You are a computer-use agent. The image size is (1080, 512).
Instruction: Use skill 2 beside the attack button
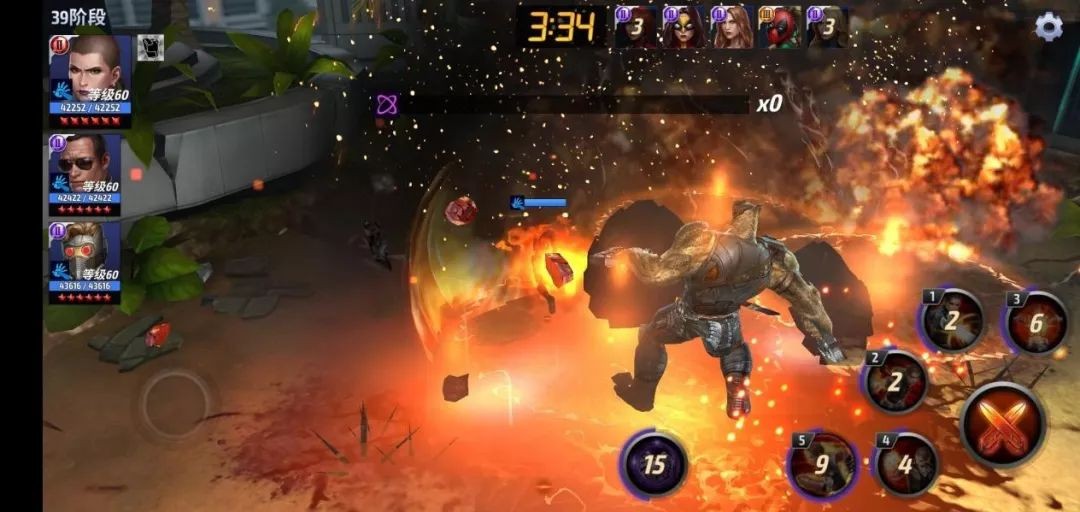tap(895, 381)
